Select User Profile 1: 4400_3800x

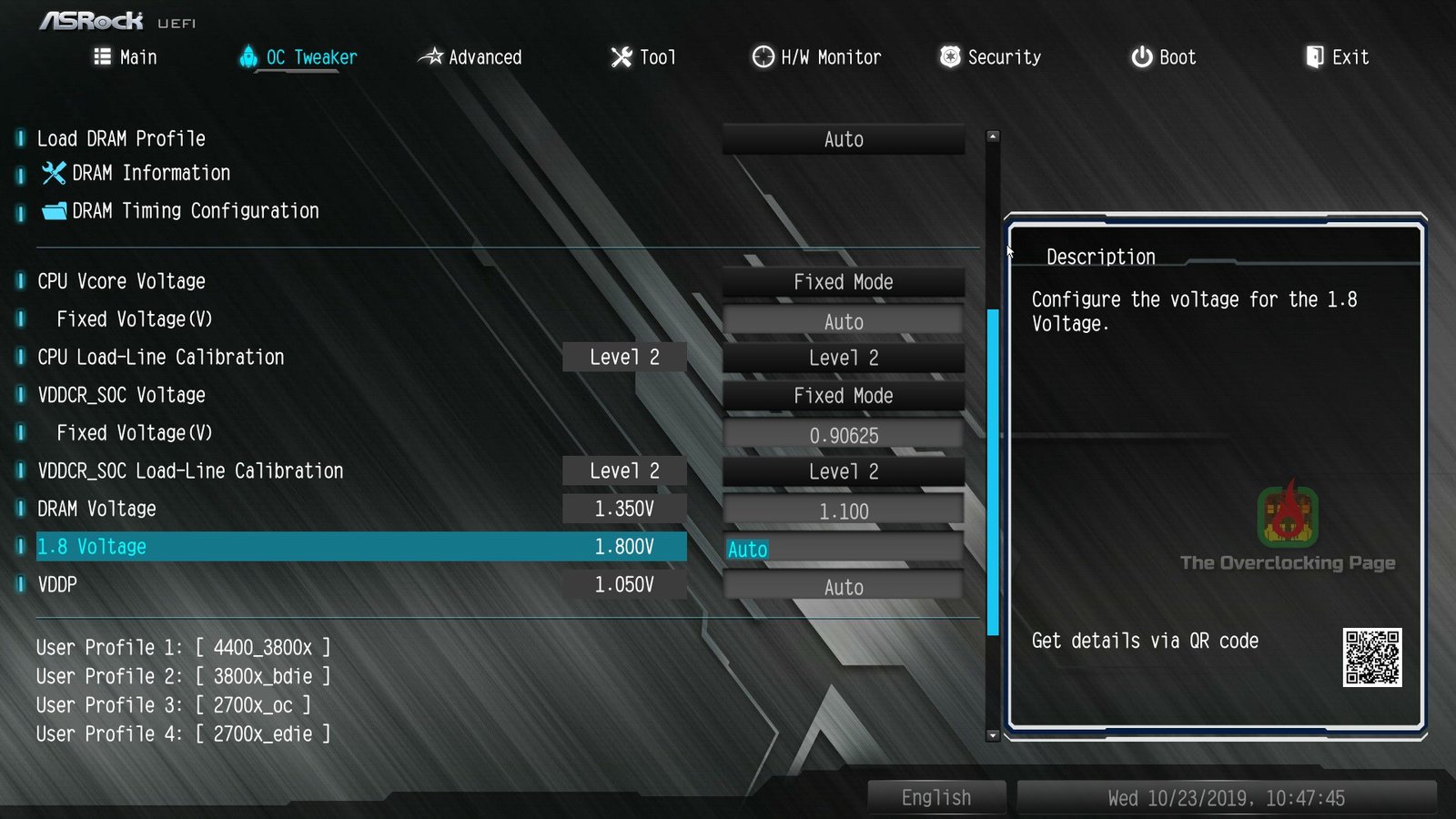[182, 647]
